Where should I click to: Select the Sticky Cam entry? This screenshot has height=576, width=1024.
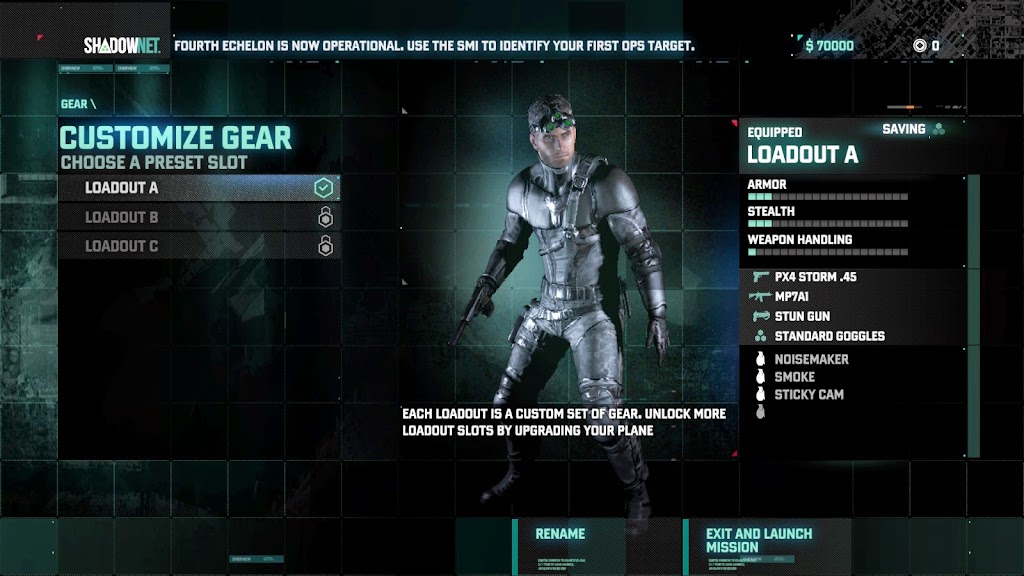pos(808,395)
